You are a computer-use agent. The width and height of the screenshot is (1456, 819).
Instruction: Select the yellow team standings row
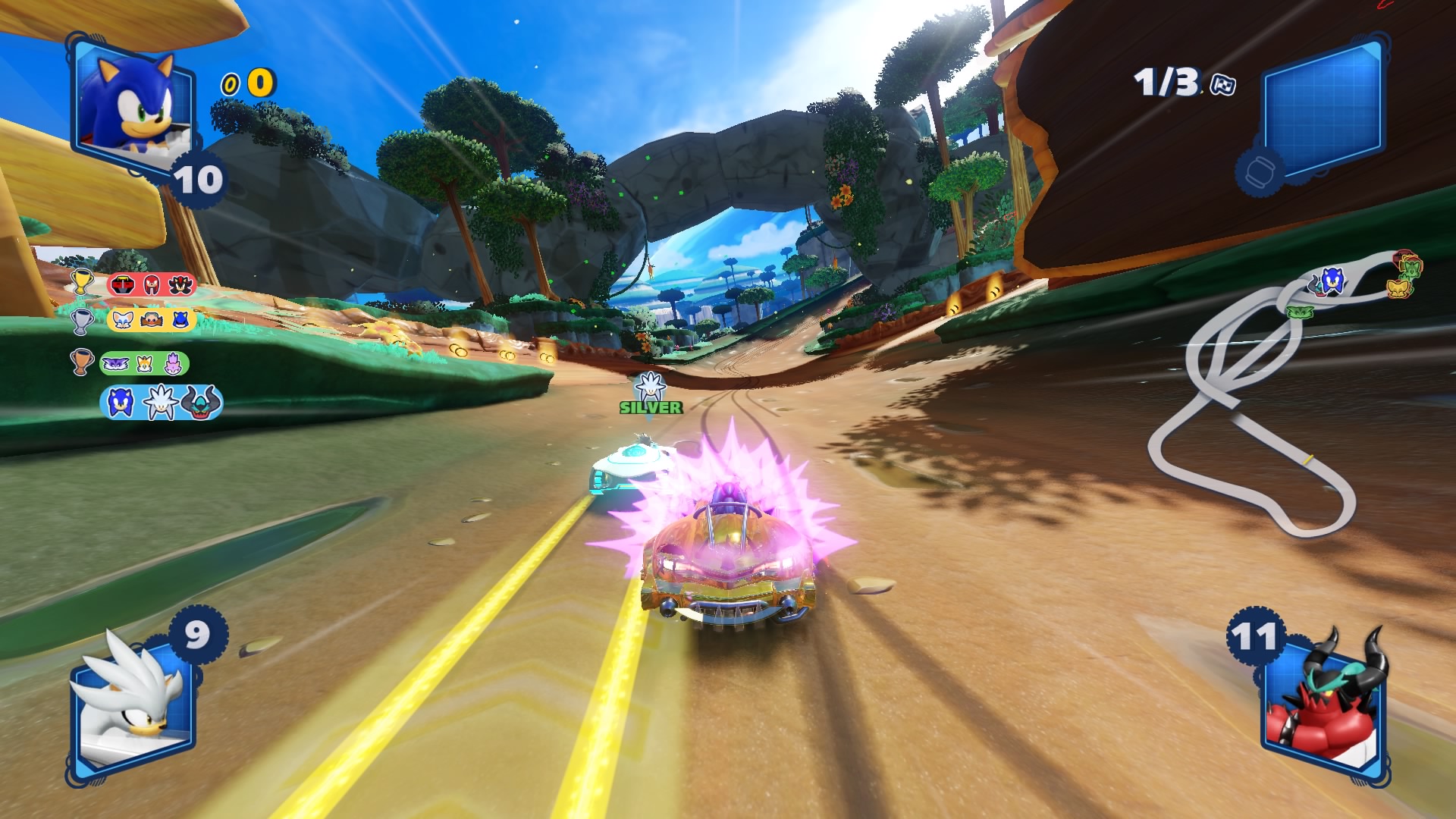(152, 319)
